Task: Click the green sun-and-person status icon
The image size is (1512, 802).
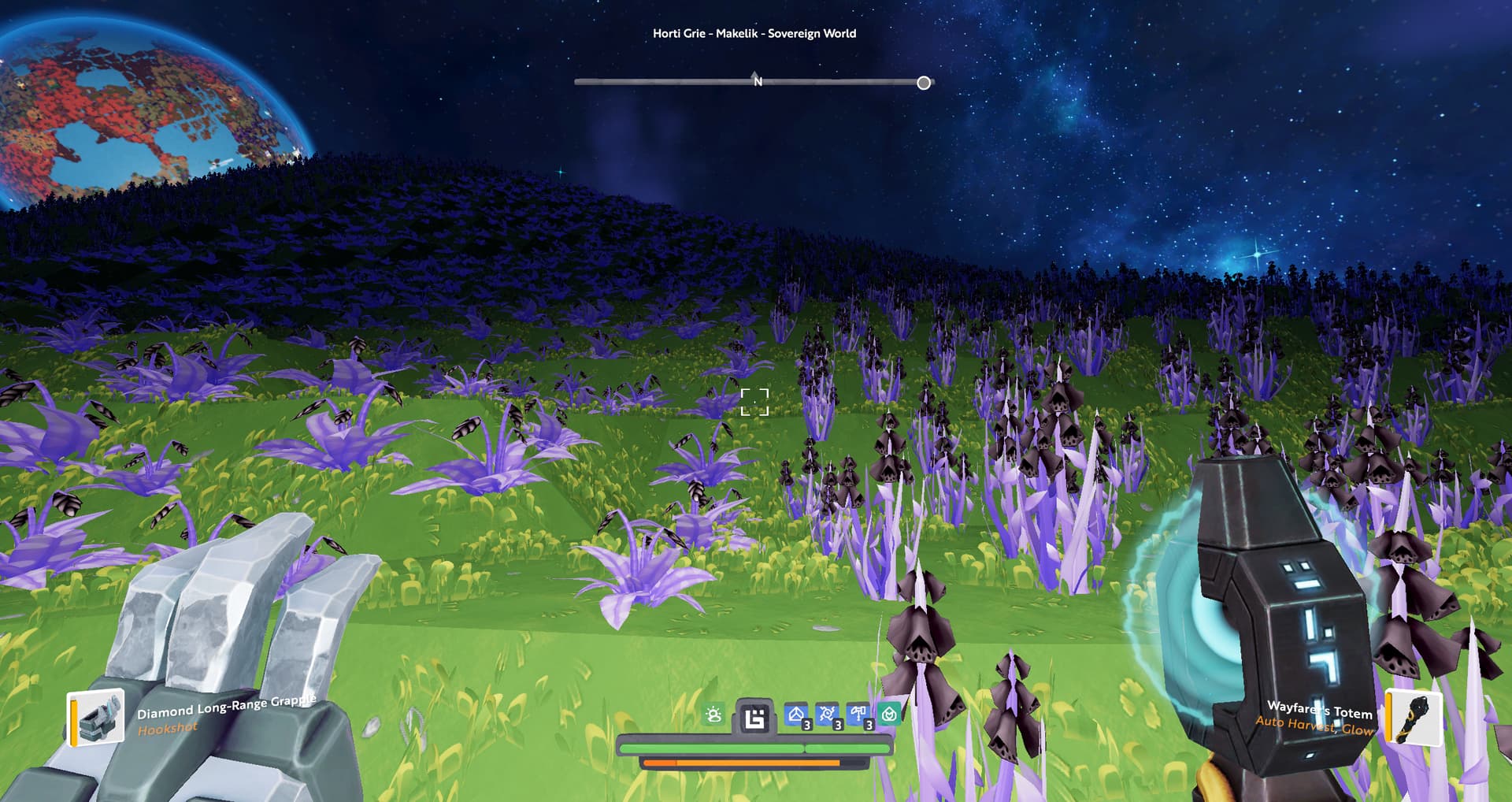Action: 713,715
